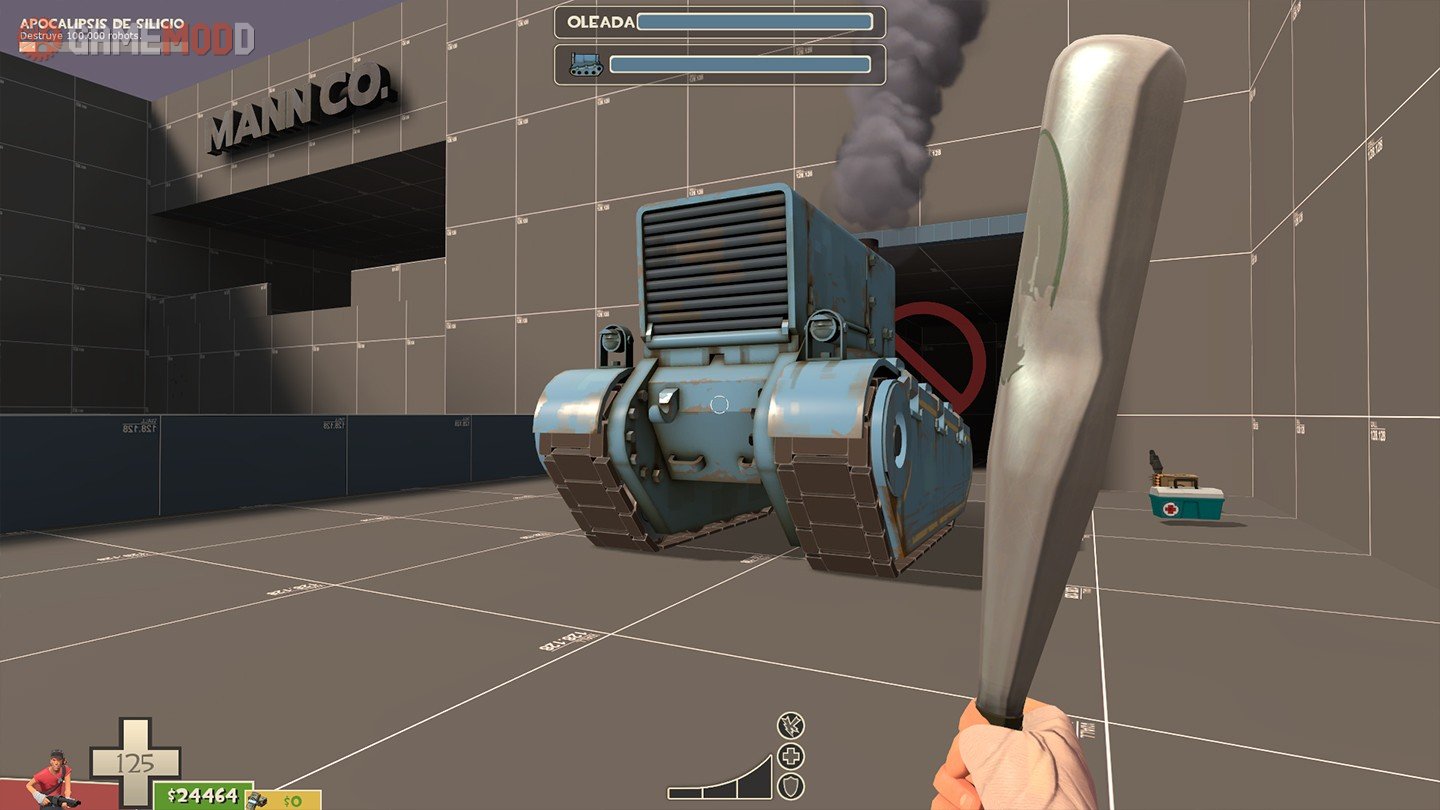Select the lightning bolt buff icon
Screen dimensions: 1440x810
(791, 726)
